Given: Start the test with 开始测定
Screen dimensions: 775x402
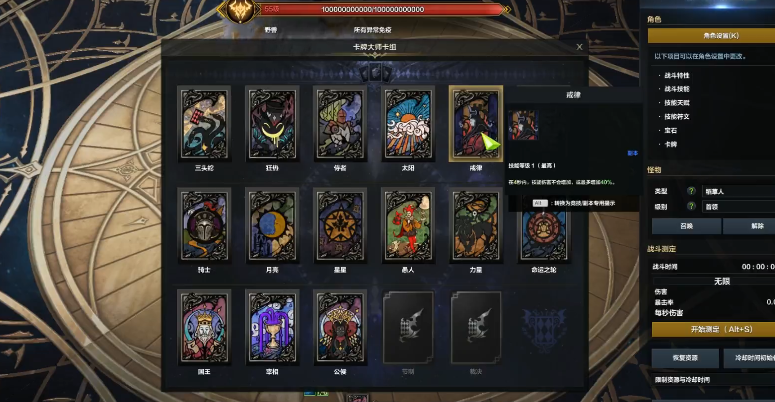Looking at the screenshot, I should pyautogui.click(x=712, y=329).
